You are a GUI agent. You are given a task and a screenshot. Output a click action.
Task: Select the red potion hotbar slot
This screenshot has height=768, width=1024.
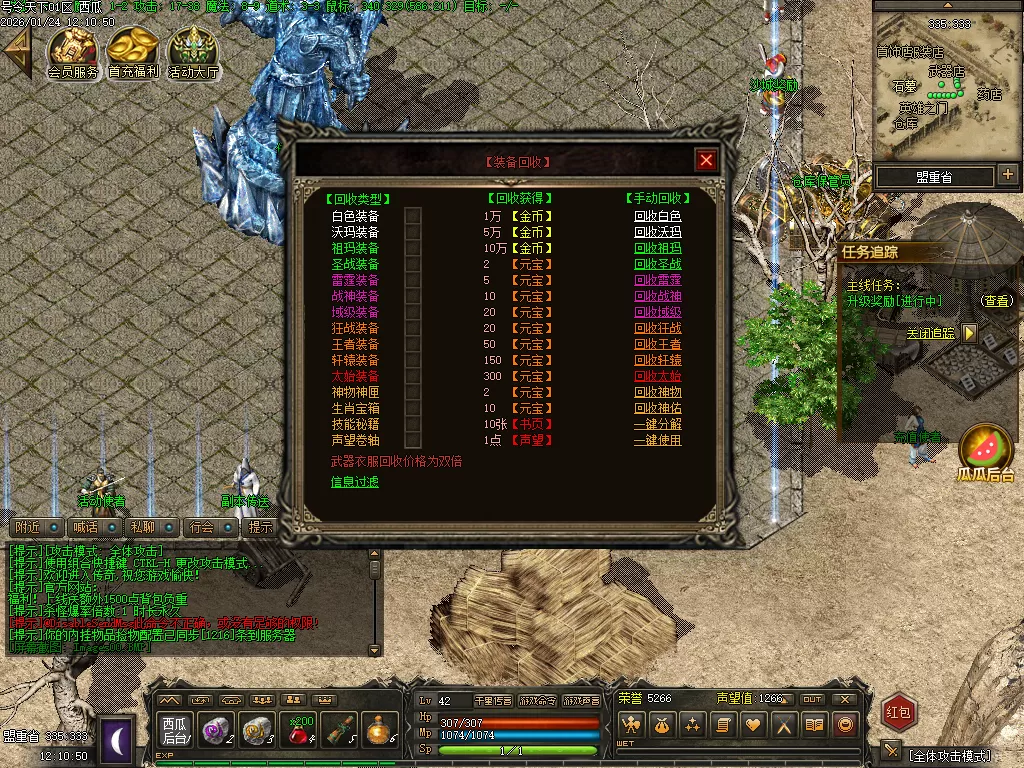(x=298, y=728)
